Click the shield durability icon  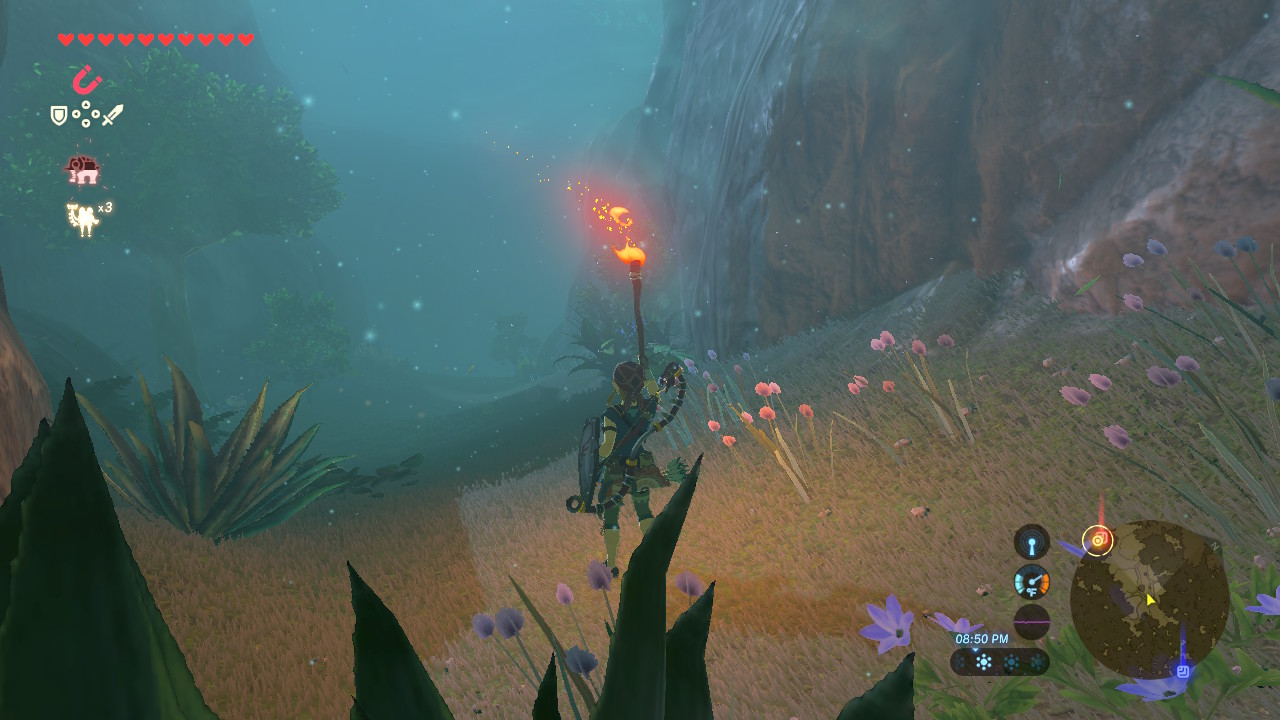pyautogui.click(x=58, y=114)
